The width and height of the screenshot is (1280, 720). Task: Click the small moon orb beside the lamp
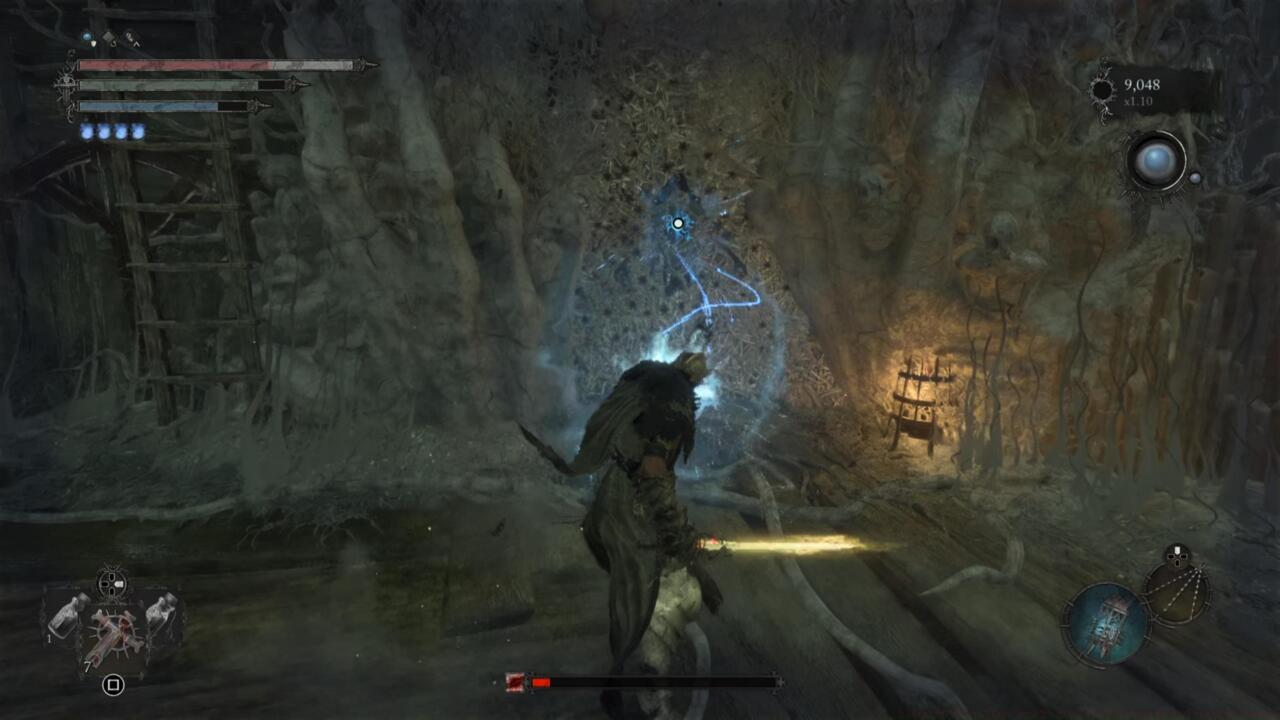pos(1196,177)
